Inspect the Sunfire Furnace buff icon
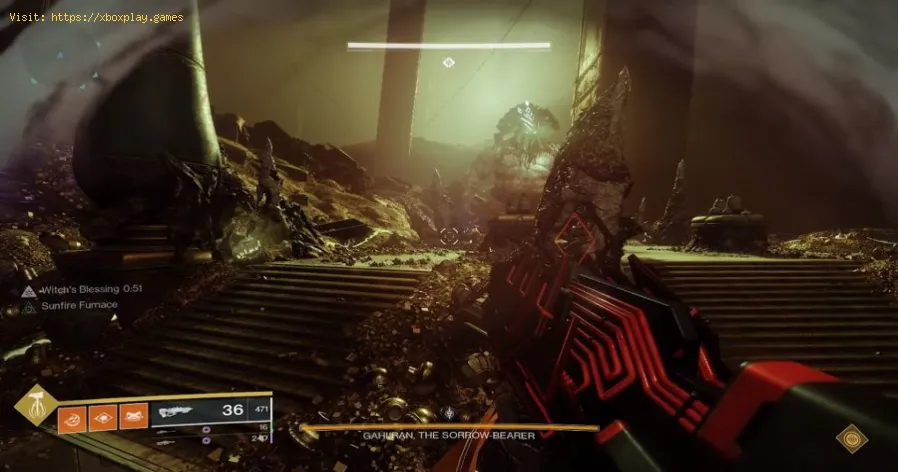This screenshot has height=472, width=898. (27, 306)
